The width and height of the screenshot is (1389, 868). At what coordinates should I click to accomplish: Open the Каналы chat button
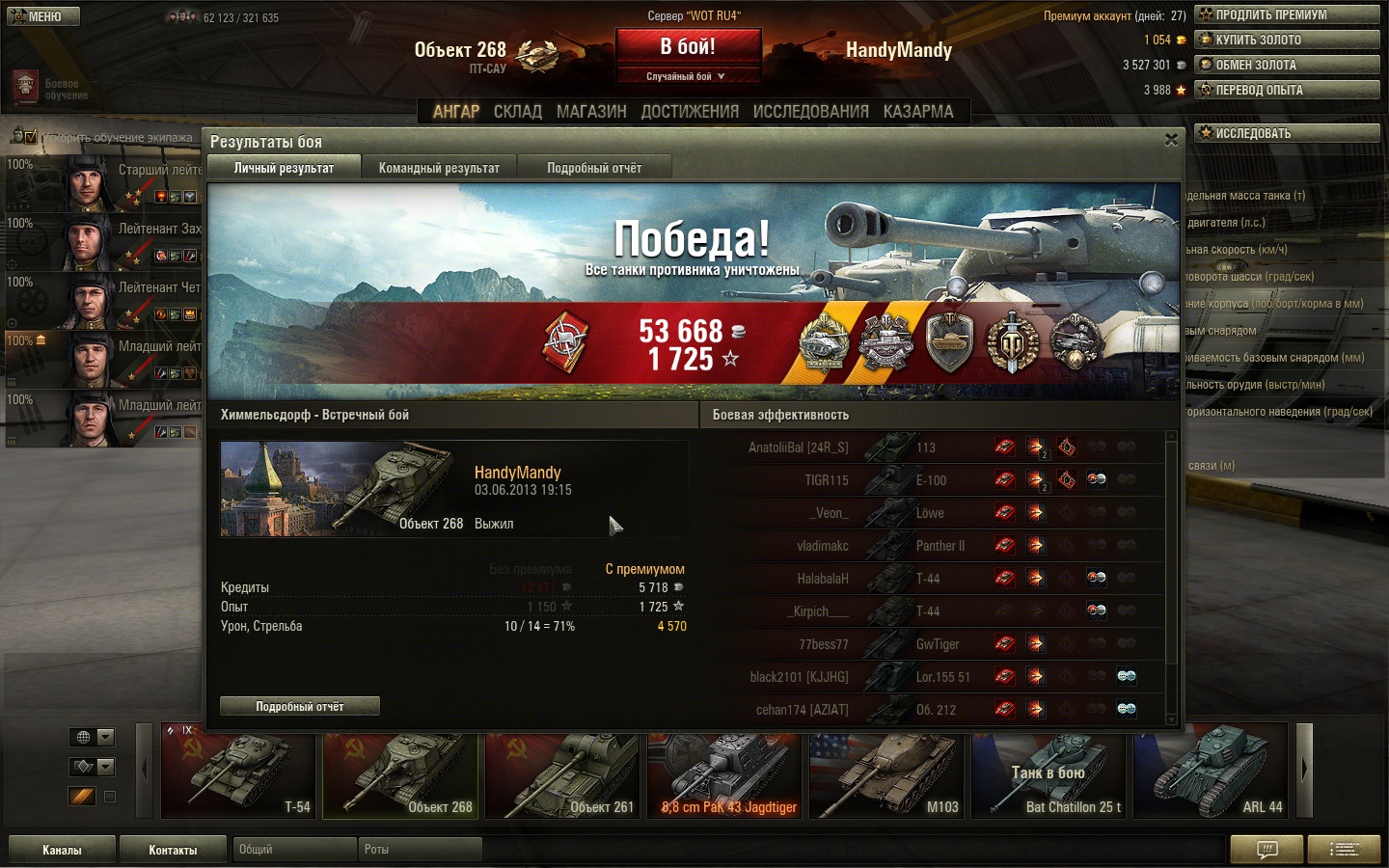click(x=62, y=850)
